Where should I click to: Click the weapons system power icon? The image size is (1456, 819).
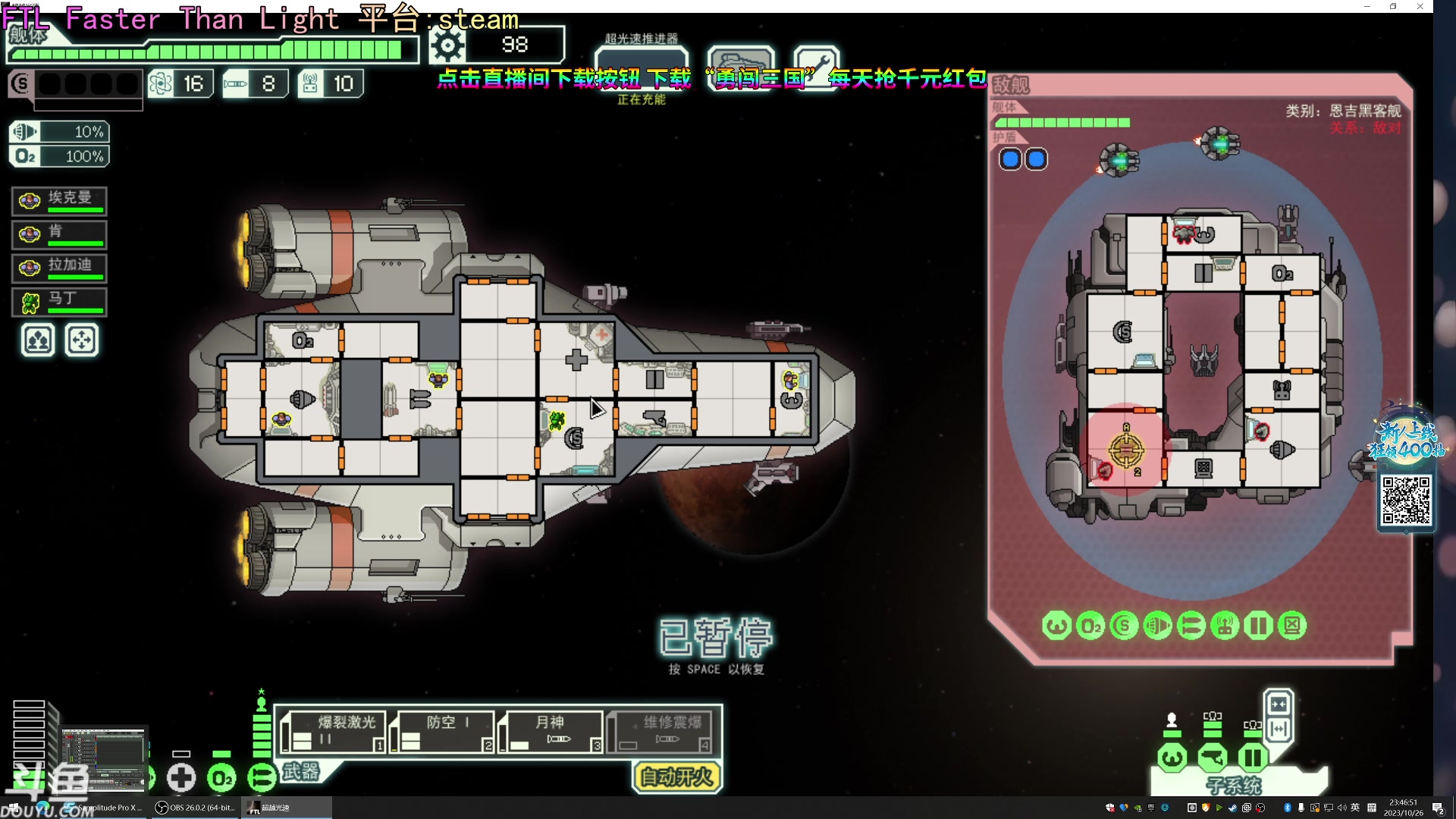click(262, 778)
